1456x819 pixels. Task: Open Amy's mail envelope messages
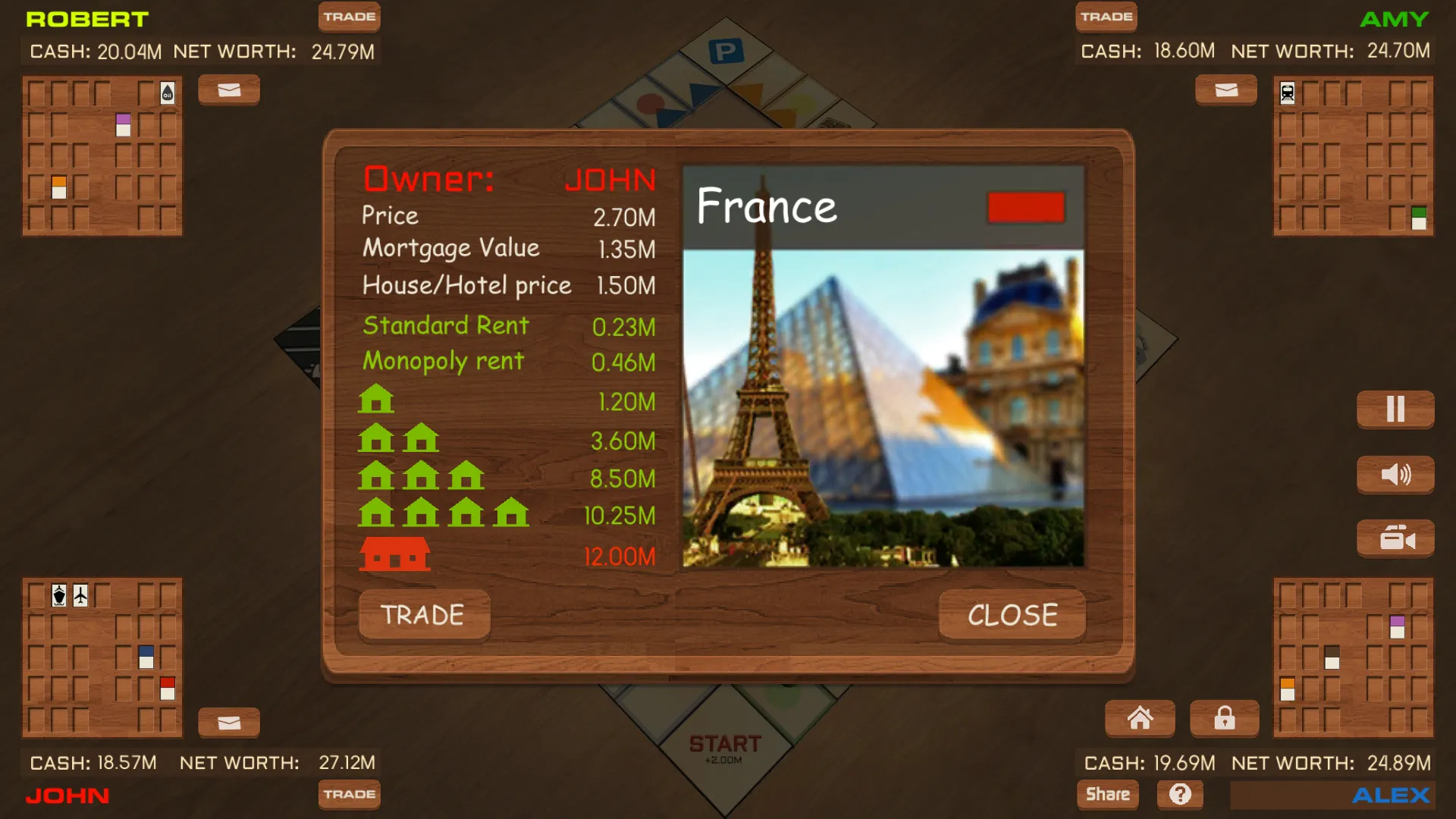click(x=1225, y=89)
